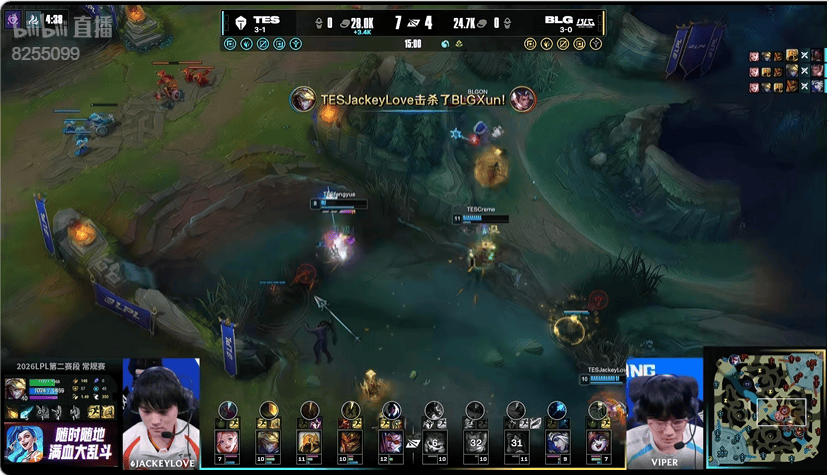Select the blonde level 10 champion portrait

(x=267, y=442)
